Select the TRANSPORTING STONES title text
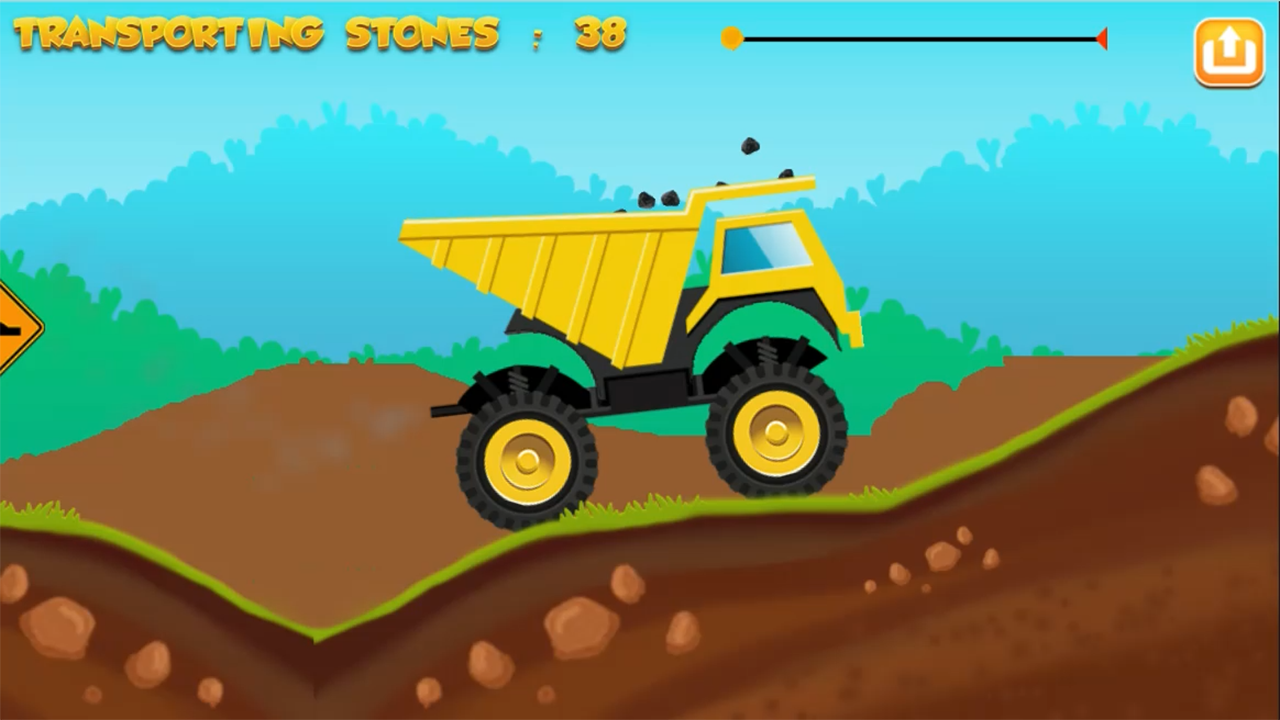Viewport: 1280px width, 720px height. 255,33
